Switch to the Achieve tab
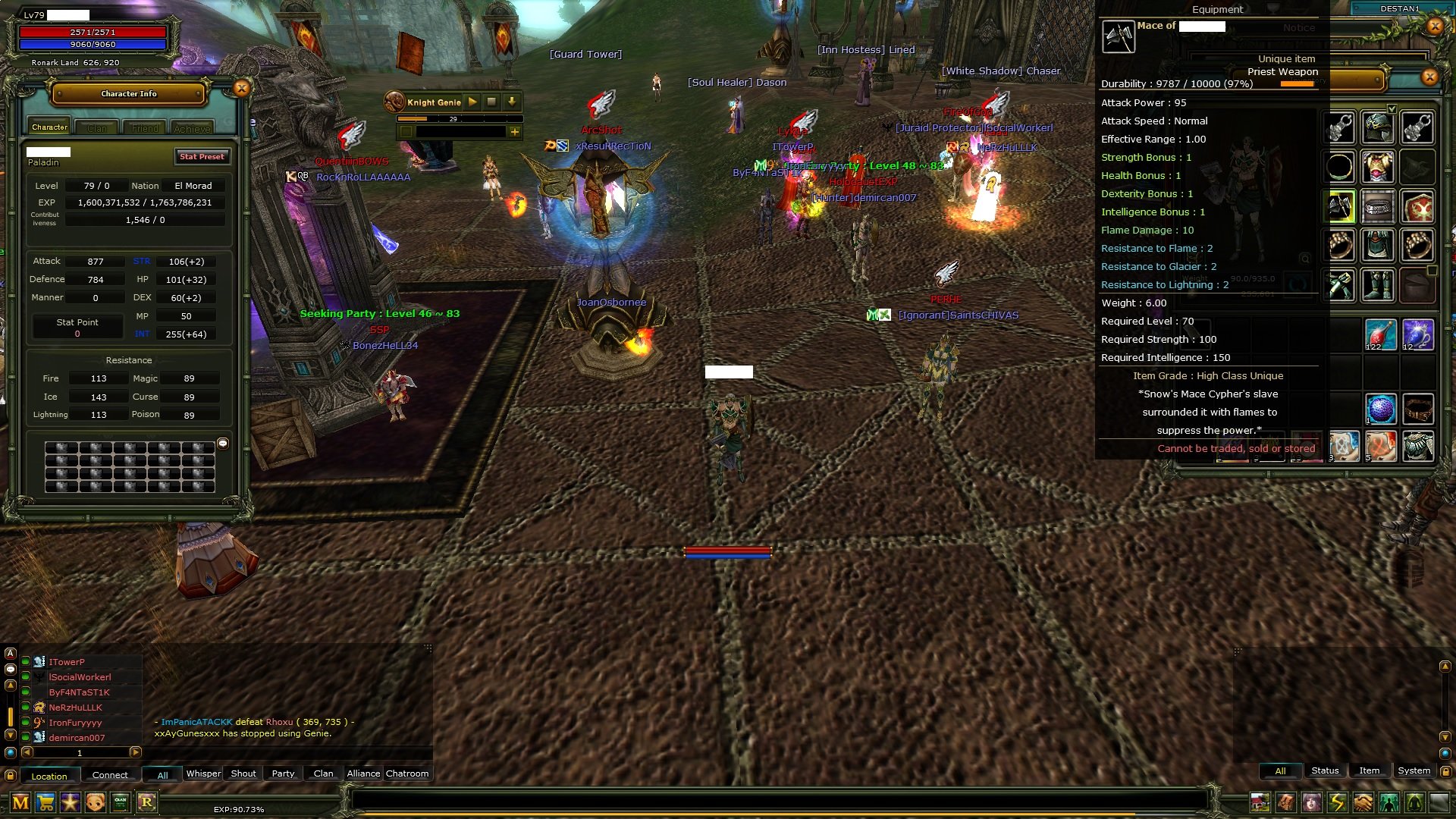This screenshot has width=1456, height=819. click(x=192, y=128)
